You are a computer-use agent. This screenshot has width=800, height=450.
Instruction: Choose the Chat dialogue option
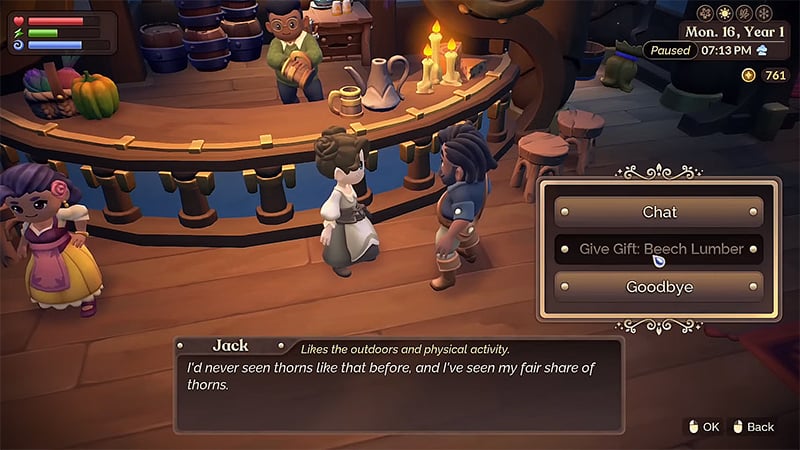659,212
